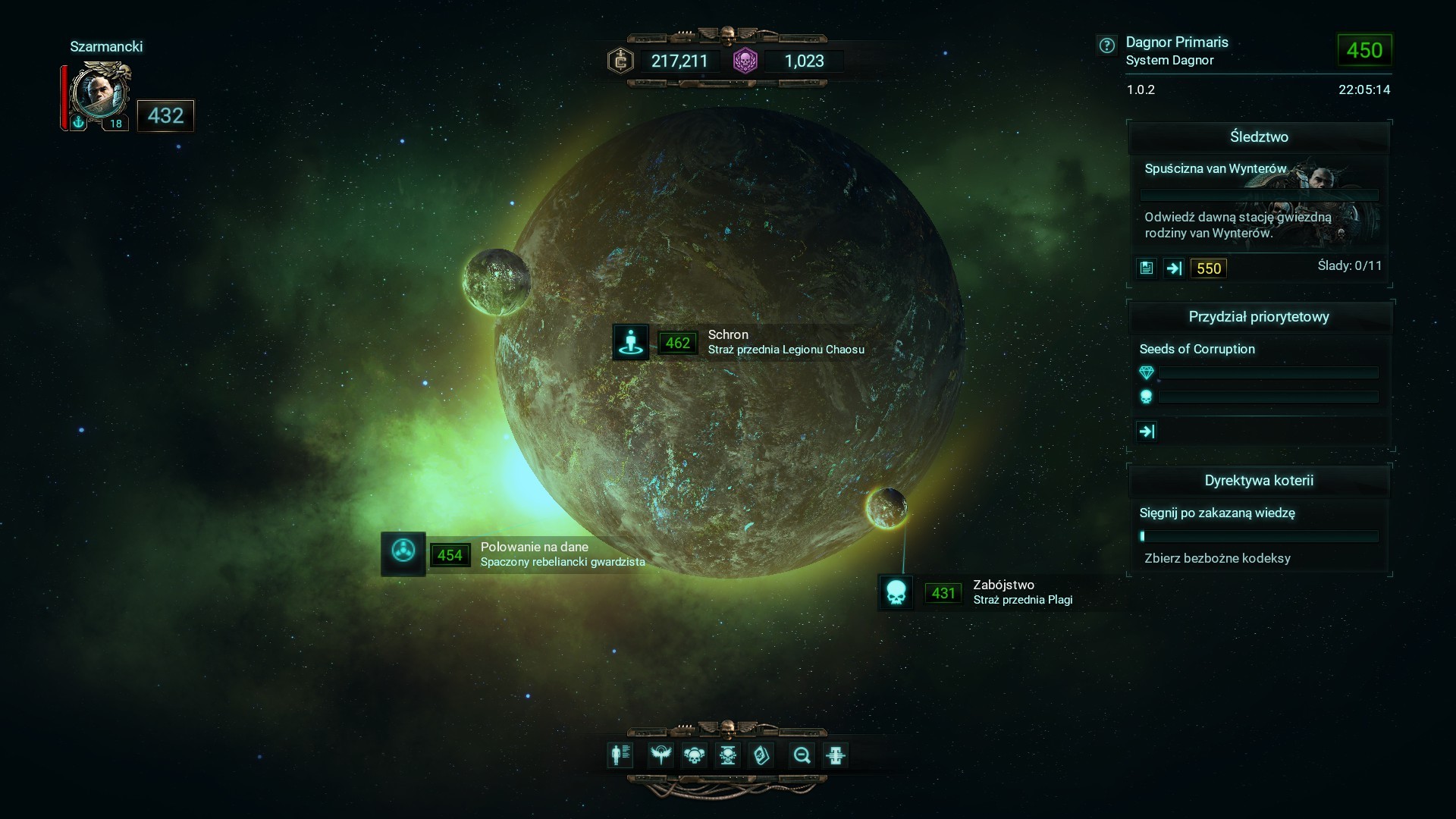Click the purple skull currency icon
Image resolution: width=1456 pixels, height=819 pixels.
[745, 61]
